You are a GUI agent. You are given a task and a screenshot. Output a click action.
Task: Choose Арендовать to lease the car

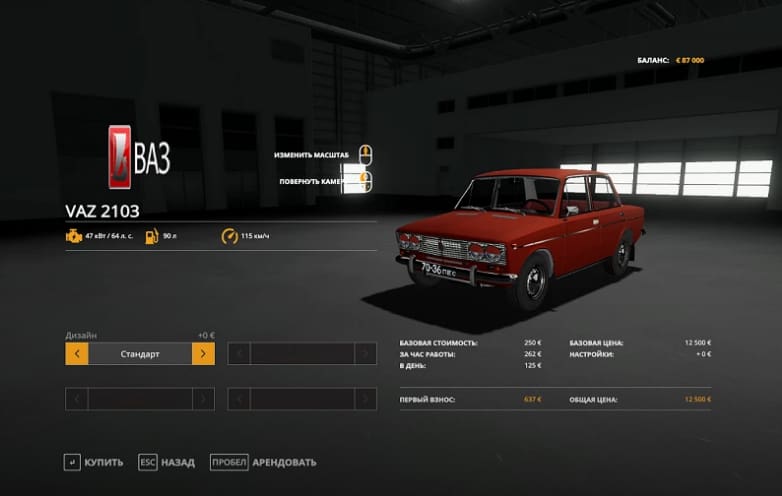263,462
